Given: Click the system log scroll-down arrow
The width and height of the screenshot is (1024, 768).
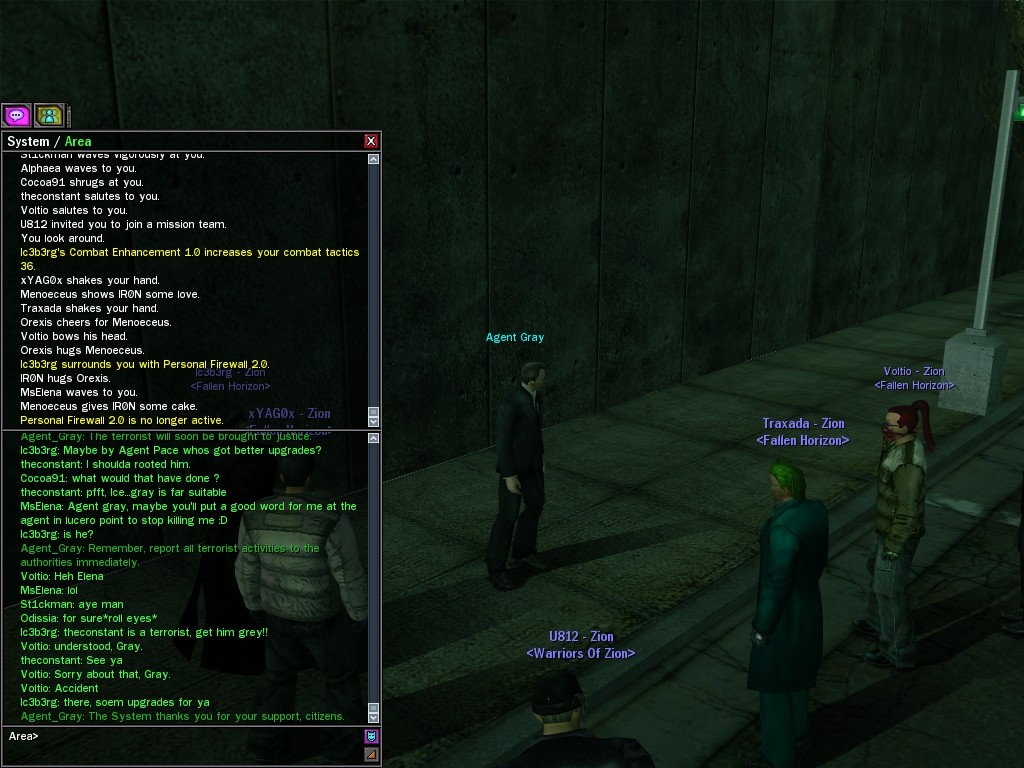Looking at the screenshot, I should click(374, 420).
